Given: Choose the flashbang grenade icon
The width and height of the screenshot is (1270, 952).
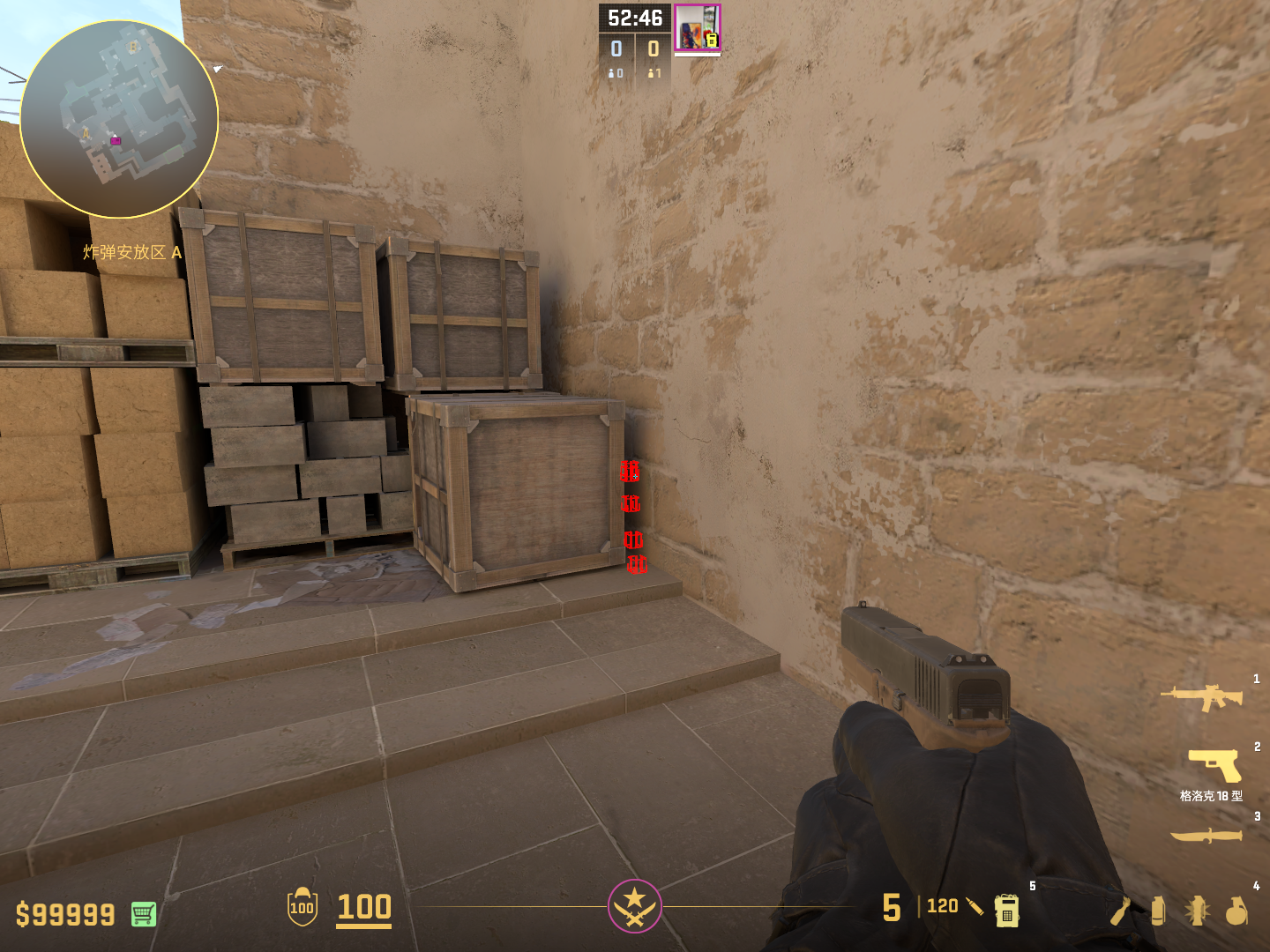Looking at the screenshot, I should pos(1197,911).
